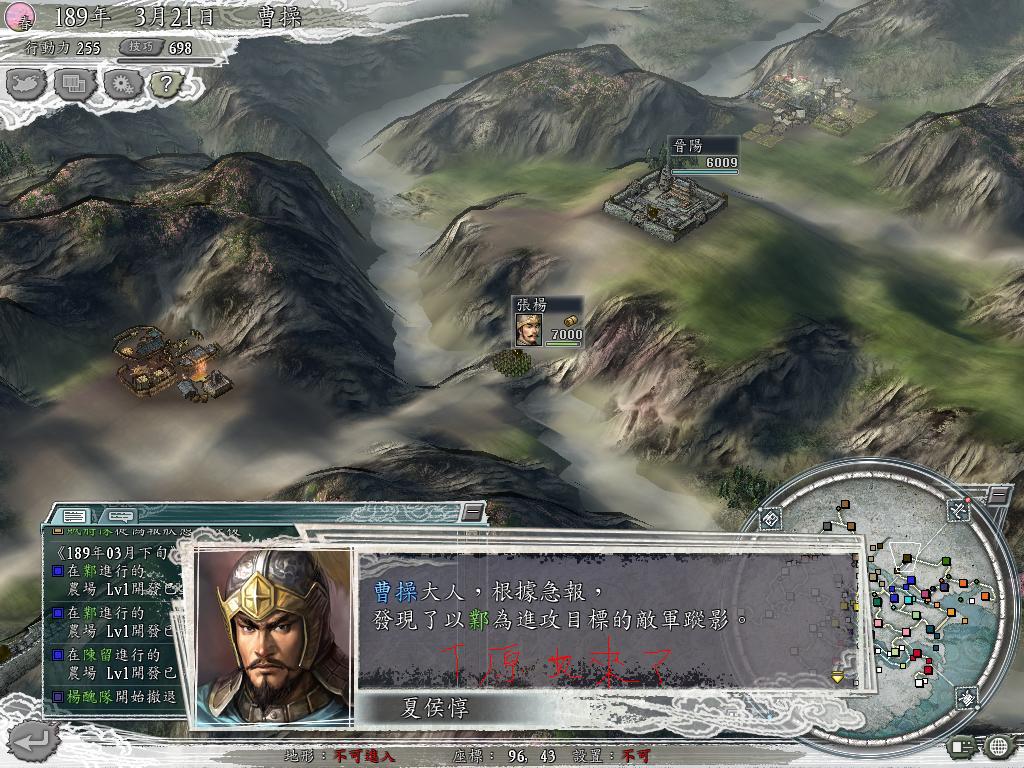
Task: Select the 張楊 unit portrait marker
Action: pos(529,328)
